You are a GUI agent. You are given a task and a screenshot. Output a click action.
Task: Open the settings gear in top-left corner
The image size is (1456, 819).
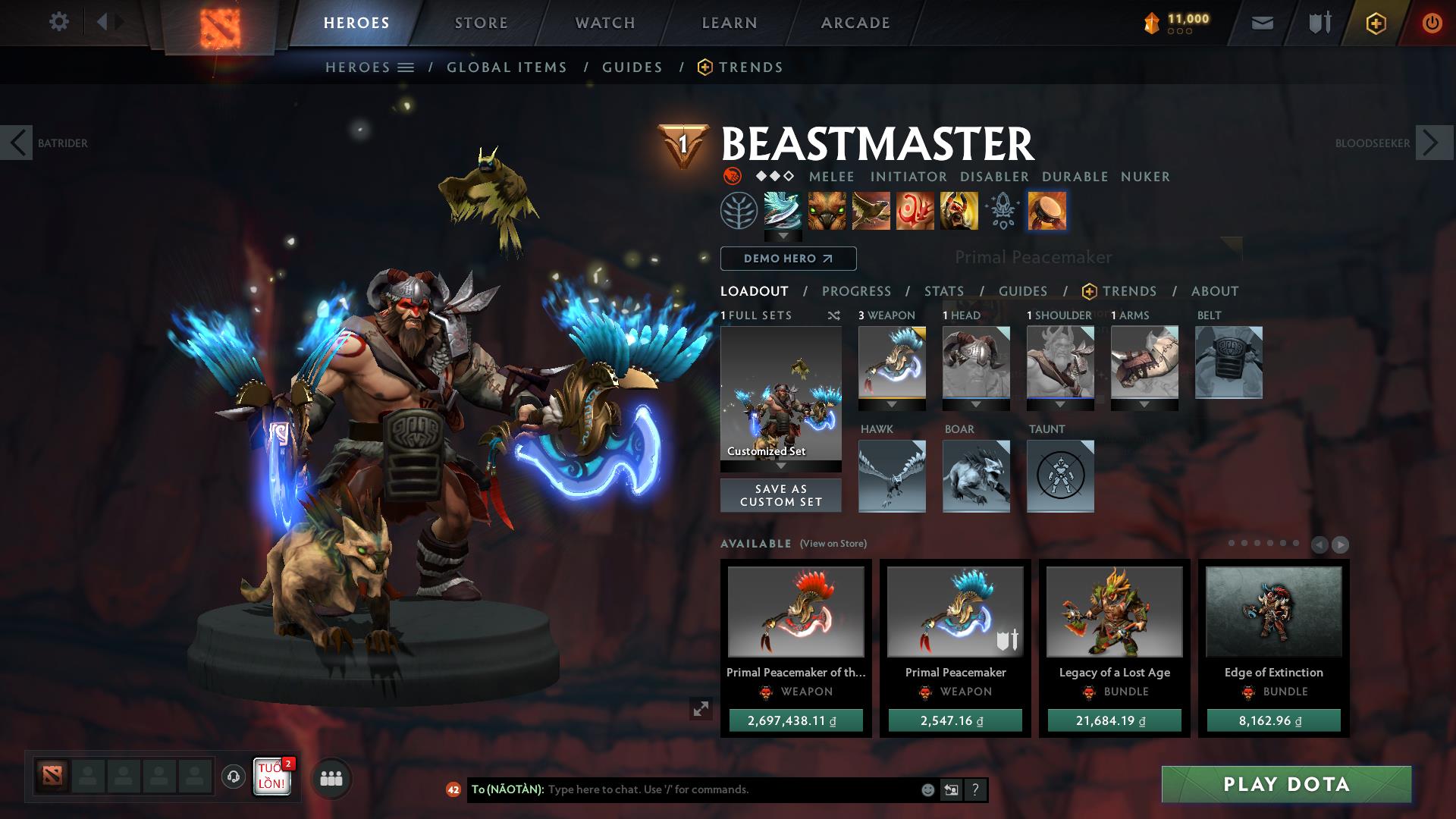59,22
